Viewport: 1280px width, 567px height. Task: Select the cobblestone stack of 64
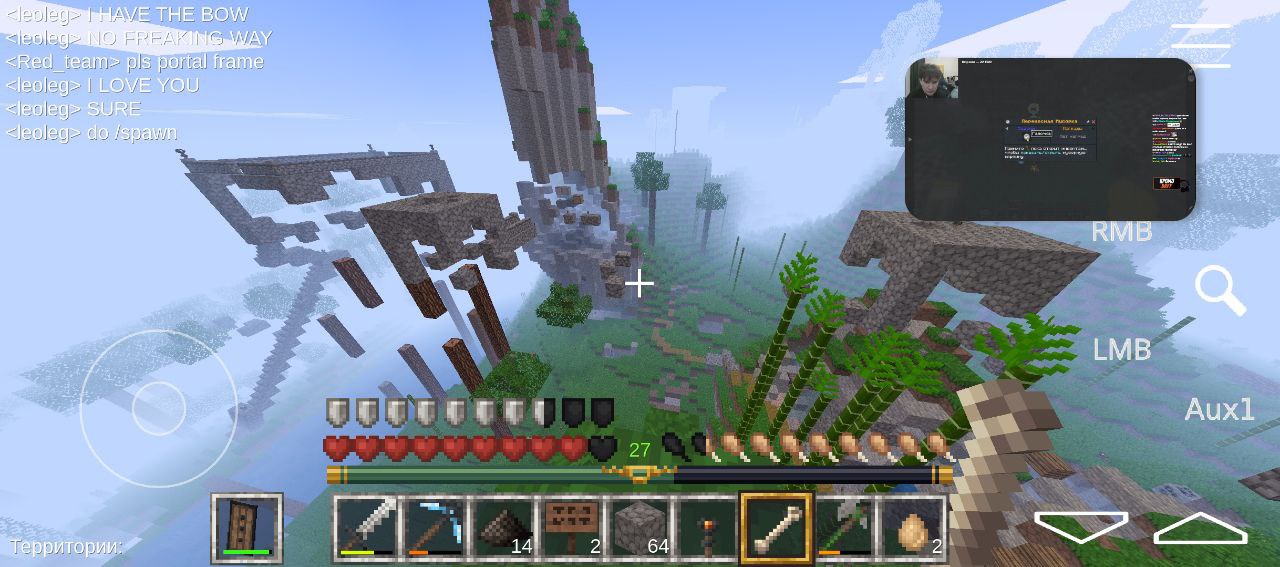(x=640, y=527)
